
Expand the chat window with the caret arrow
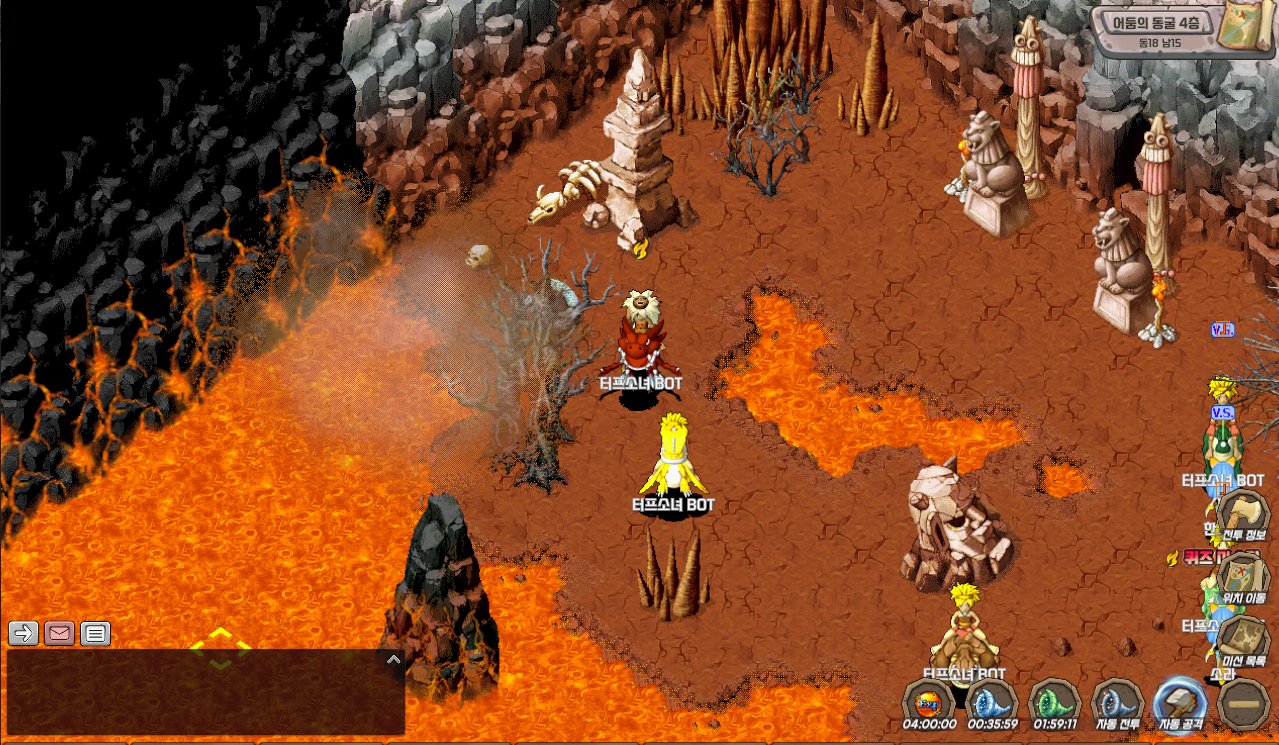(394, 660)
